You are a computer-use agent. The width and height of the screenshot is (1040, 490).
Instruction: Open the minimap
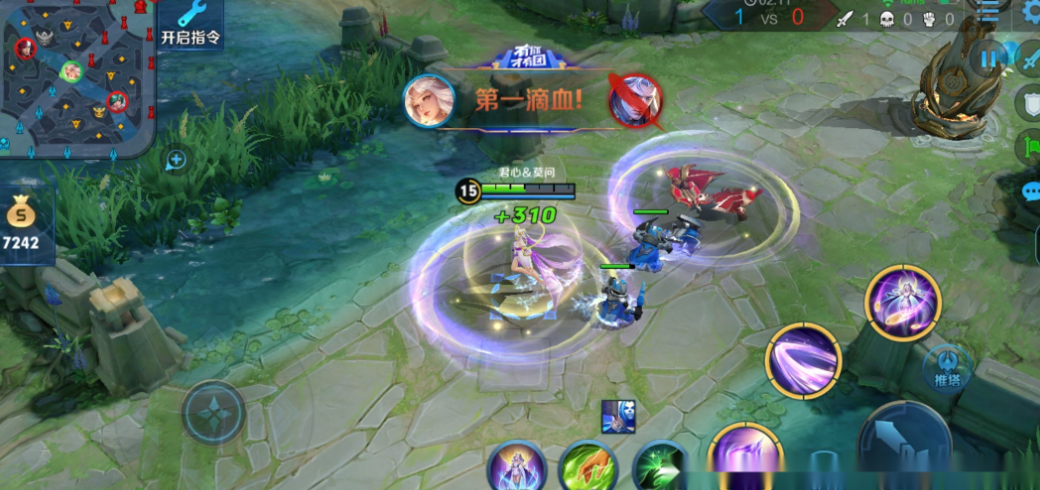click(75, 75)
